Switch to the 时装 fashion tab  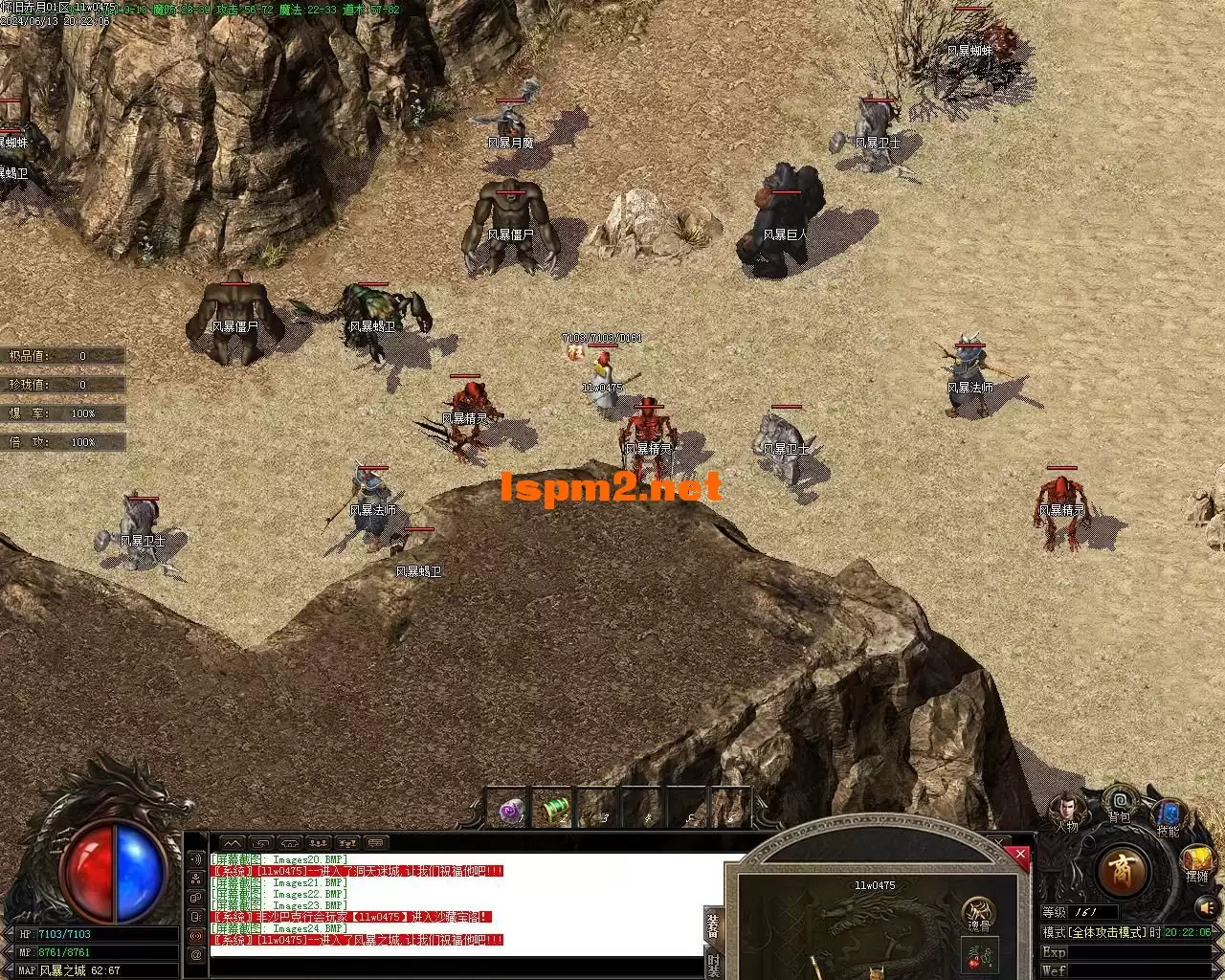click(713, 965)
